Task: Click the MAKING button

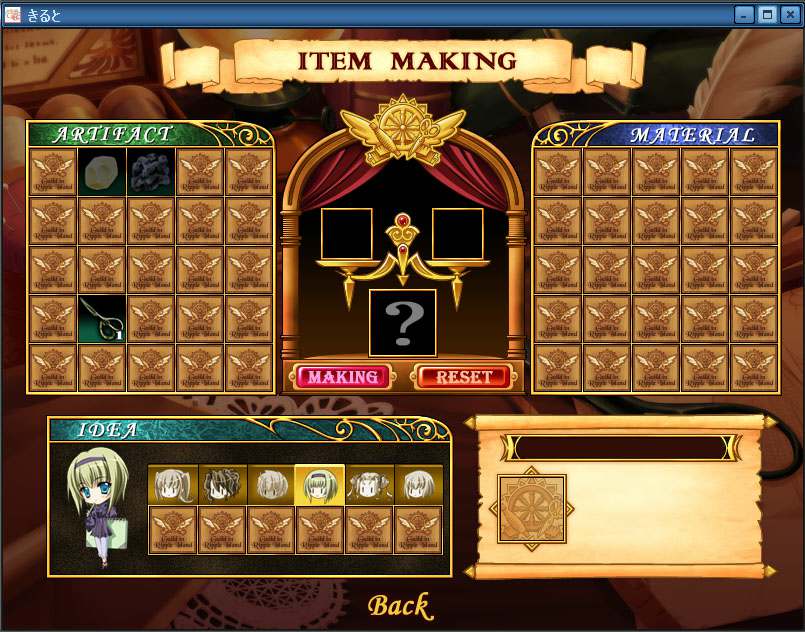Action: pos(343,377)
